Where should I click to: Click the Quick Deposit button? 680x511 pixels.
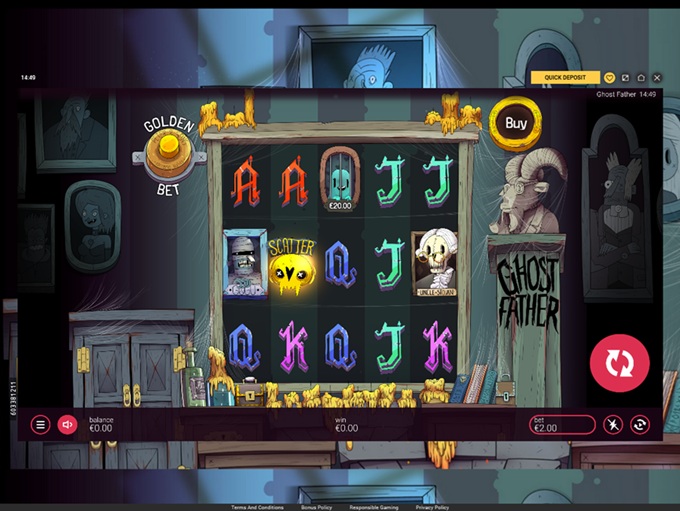click(565, 77)
